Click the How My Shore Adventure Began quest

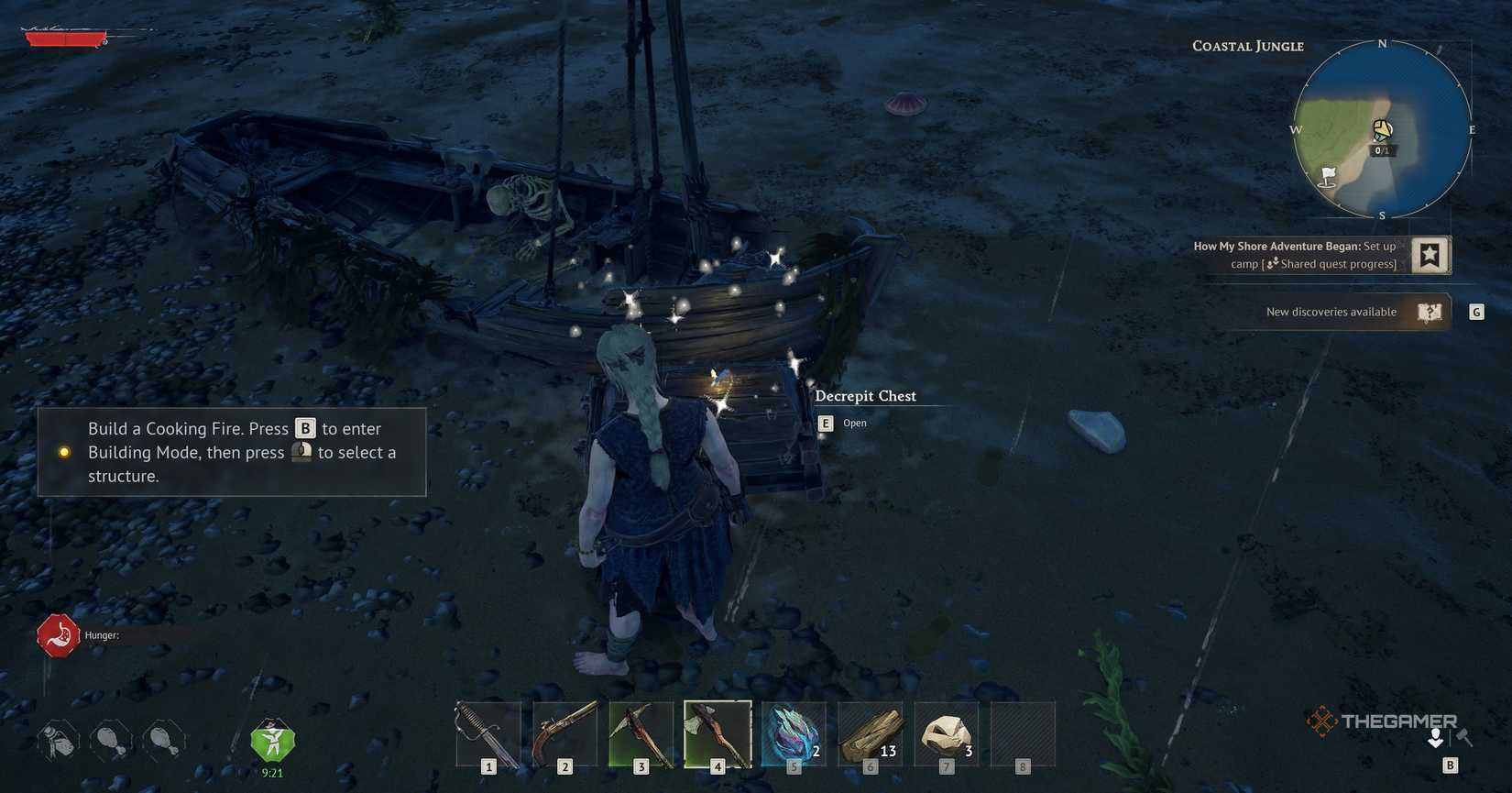click(x=1277, y=246)
